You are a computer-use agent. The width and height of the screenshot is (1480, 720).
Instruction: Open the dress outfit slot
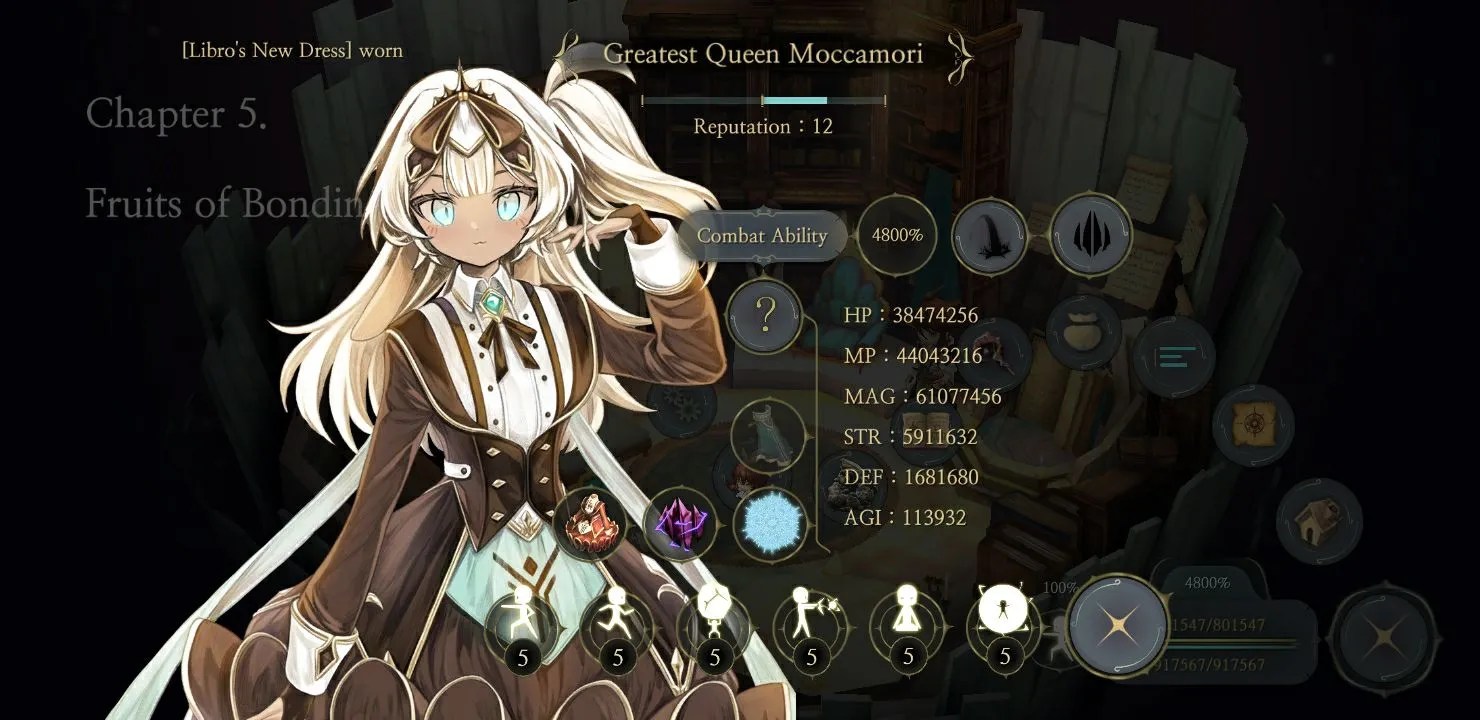pyautogui.click(x=768, y=437)
